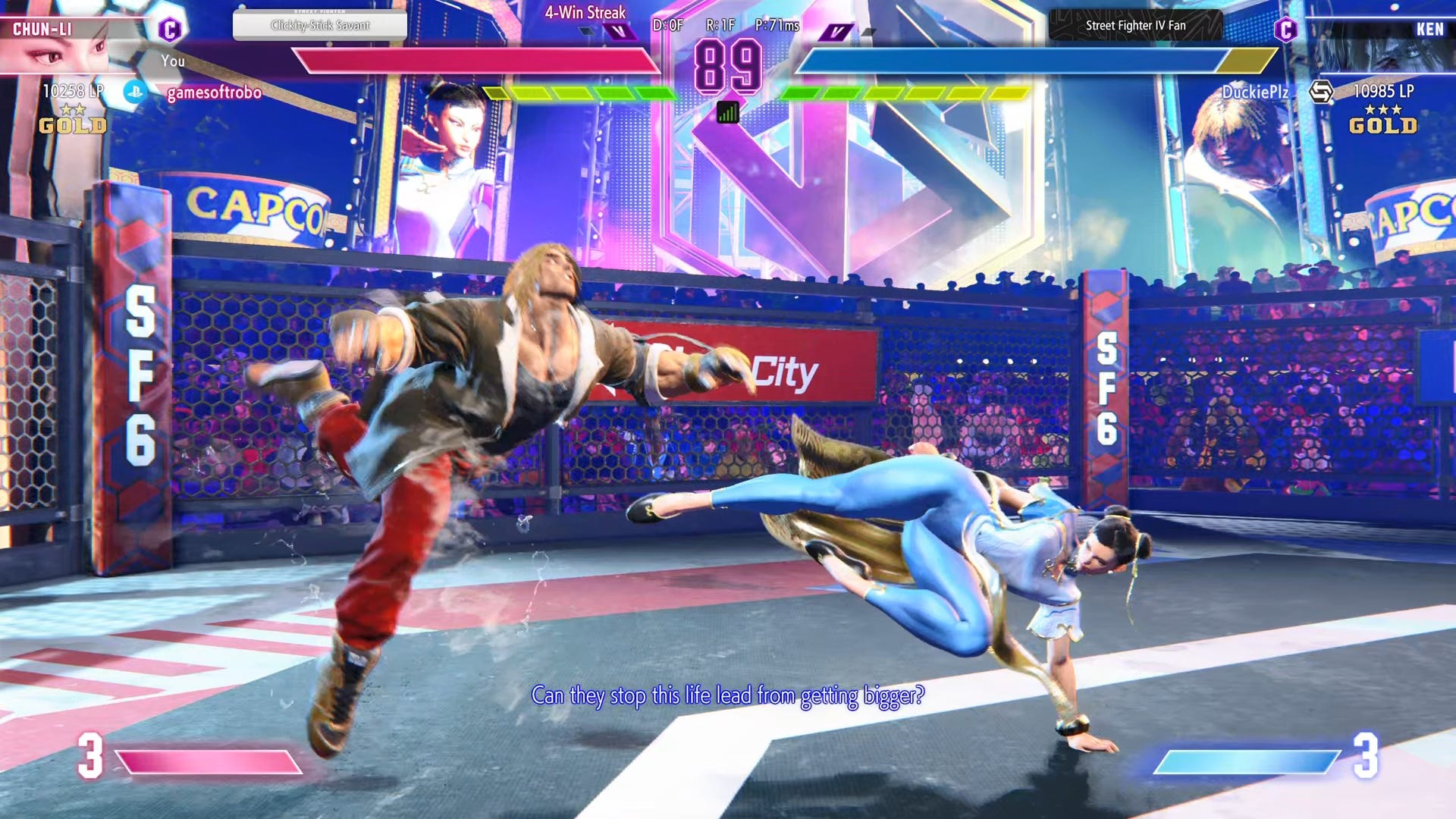
Task: Toggle the 4-Win Streak banner
Action: point(584,12)
